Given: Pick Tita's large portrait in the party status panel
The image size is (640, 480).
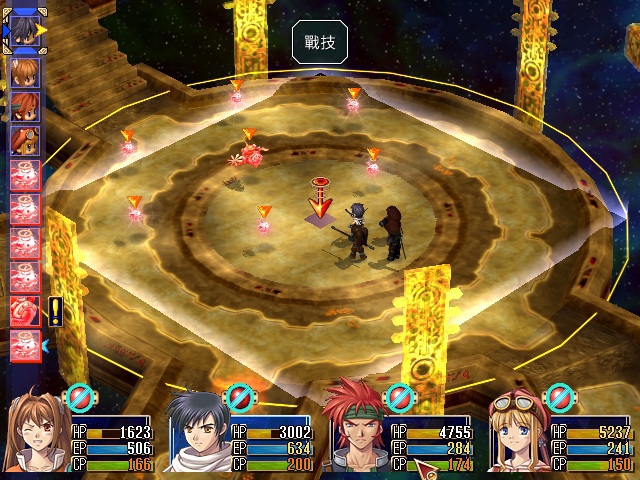Looking at the screenshot, I should 518,431.
